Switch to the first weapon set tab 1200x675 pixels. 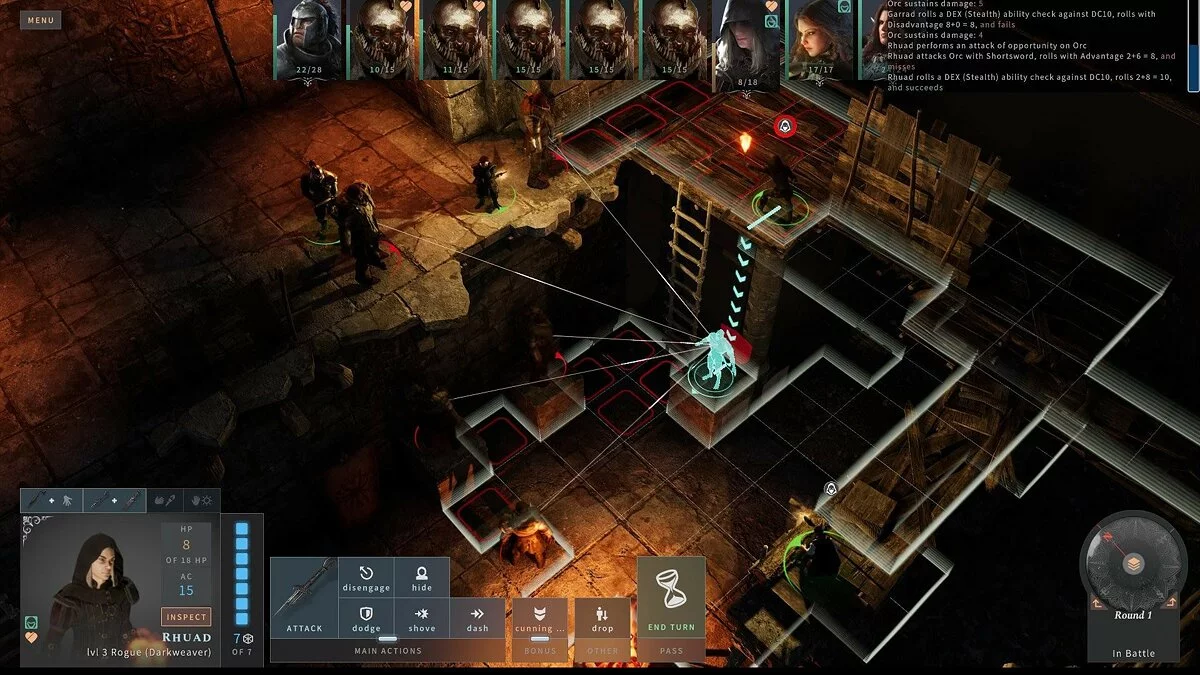pyautogui.click(x=49, y=500)
